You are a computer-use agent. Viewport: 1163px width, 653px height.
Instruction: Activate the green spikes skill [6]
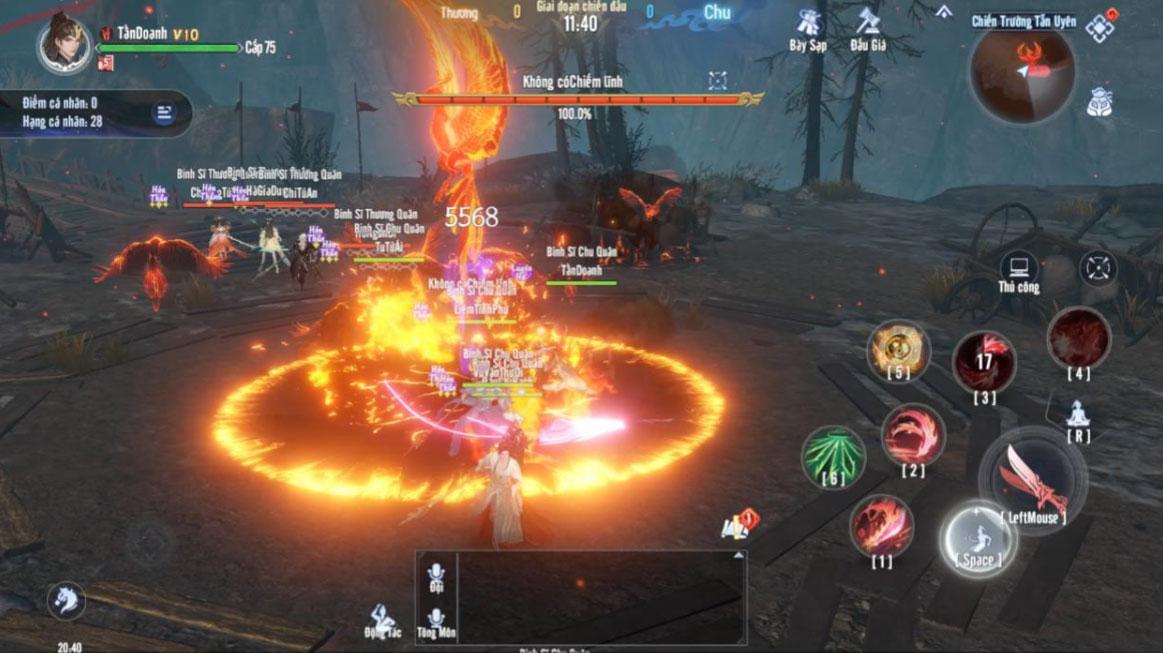[833, 455]
